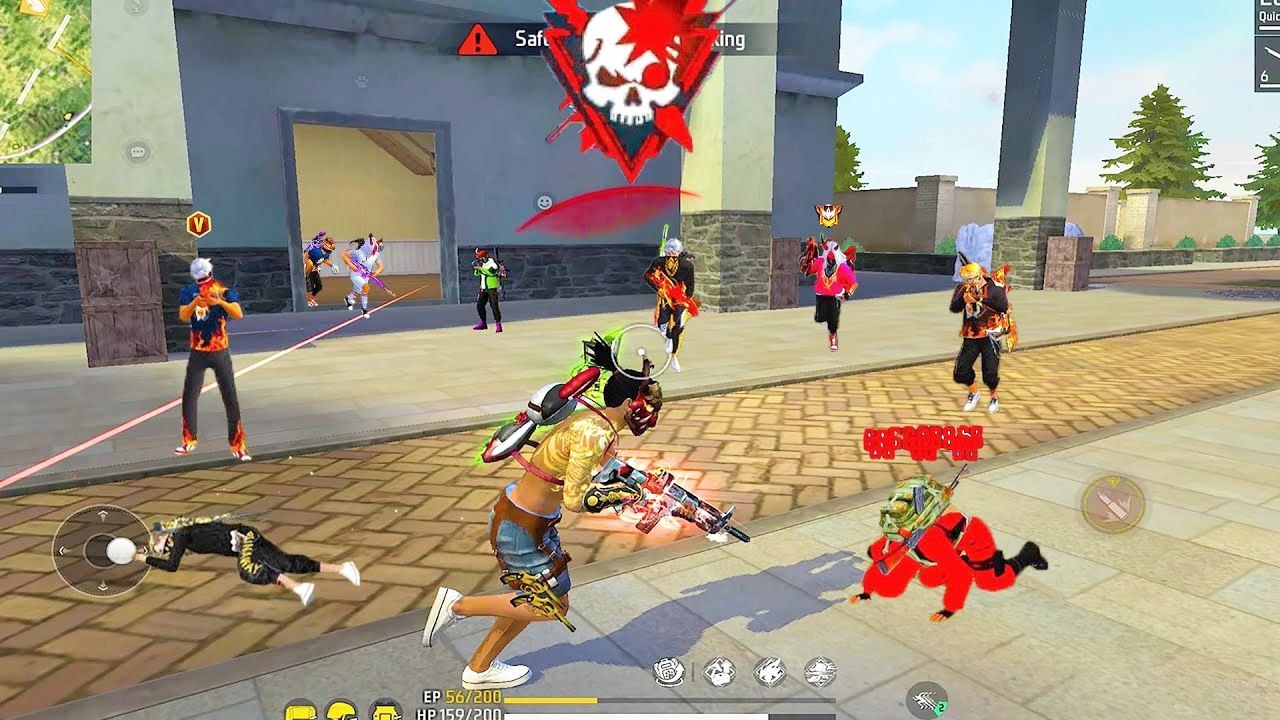Tap the smiley face emote button
The image size is (1280, 720).
(544, 202)
